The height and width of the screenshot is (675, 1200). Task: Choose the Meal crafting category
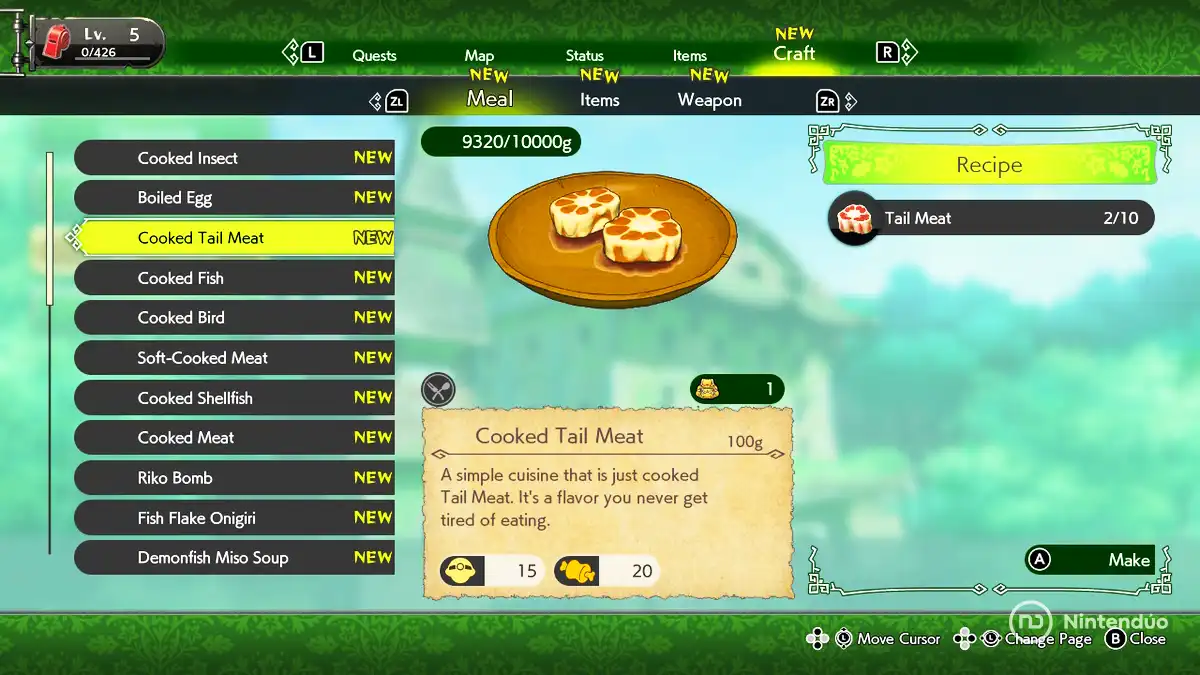point(489,99)
